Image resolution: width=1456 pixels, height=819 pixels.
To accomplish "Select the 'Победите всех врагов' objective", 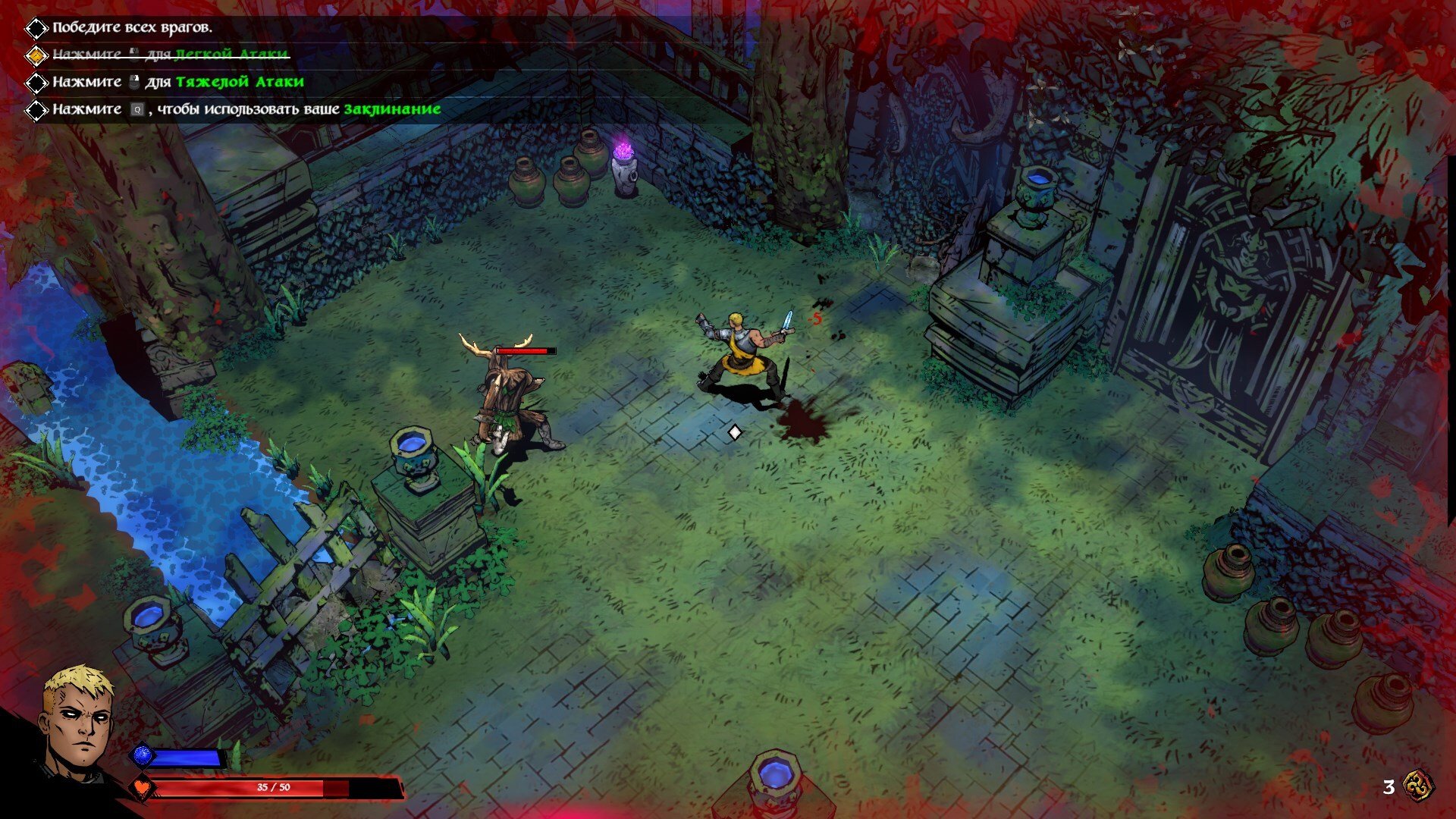I will 132,28.
